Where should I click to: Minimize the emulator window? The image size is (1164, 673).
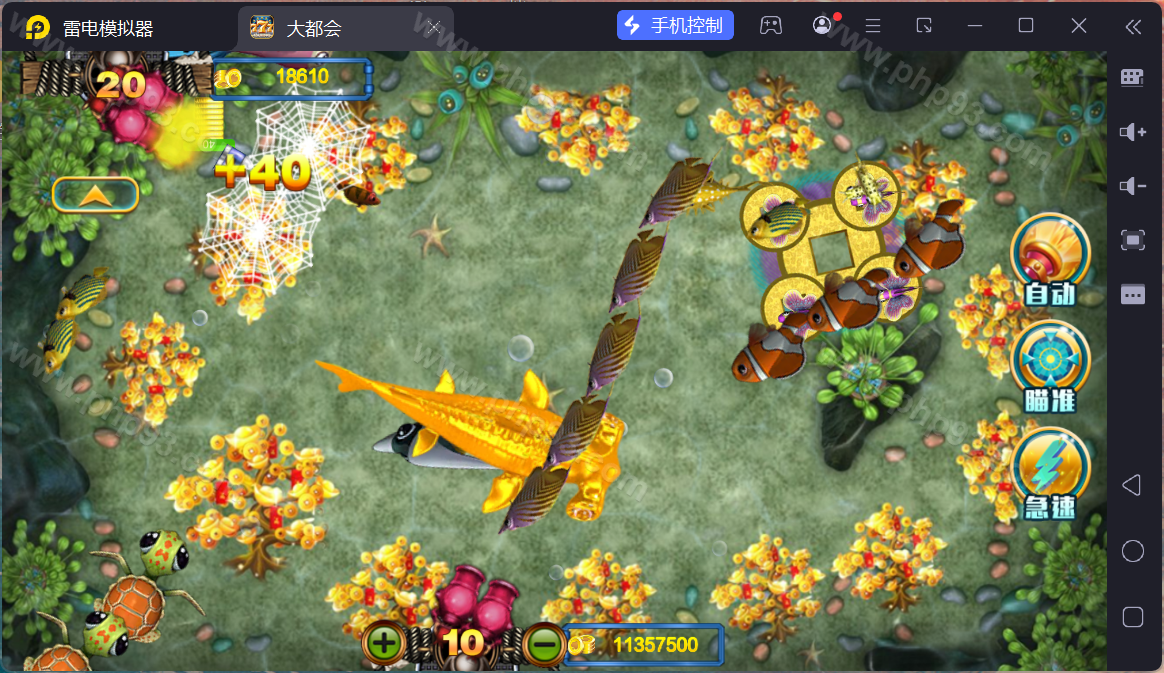click(975, 26)
